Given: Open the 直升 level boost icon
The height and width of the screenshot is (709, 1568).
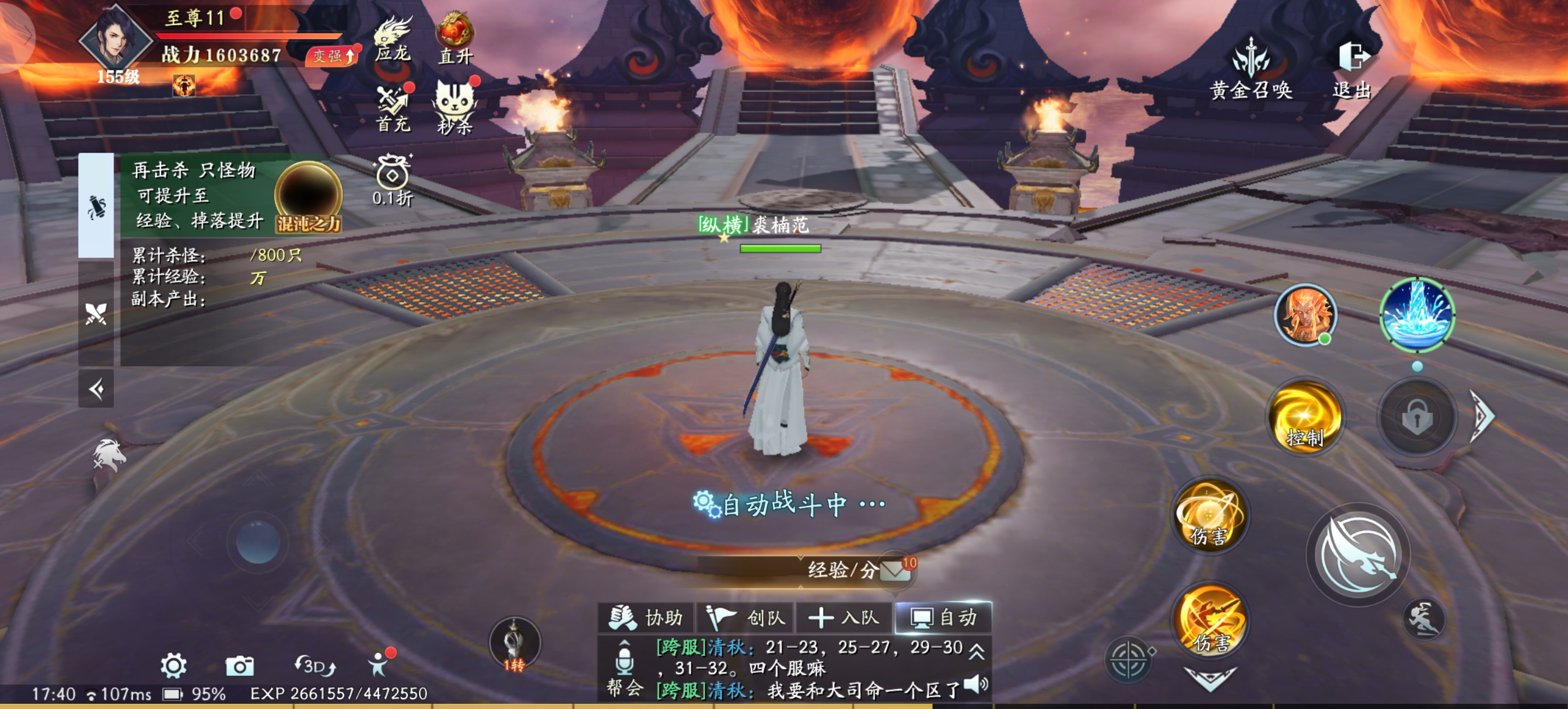Looking at the screenshot, I should click(456, 38).
